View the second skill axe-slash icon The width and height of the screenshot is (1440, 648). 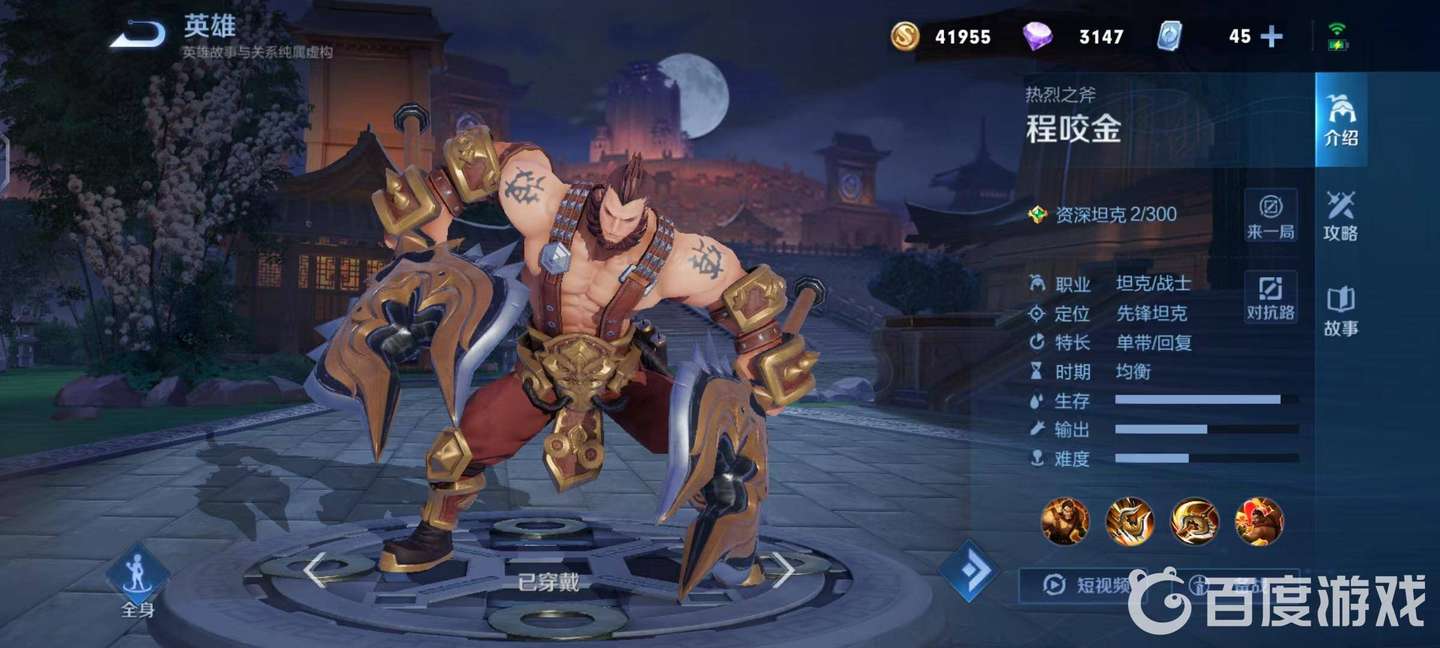click(1129, 521)
